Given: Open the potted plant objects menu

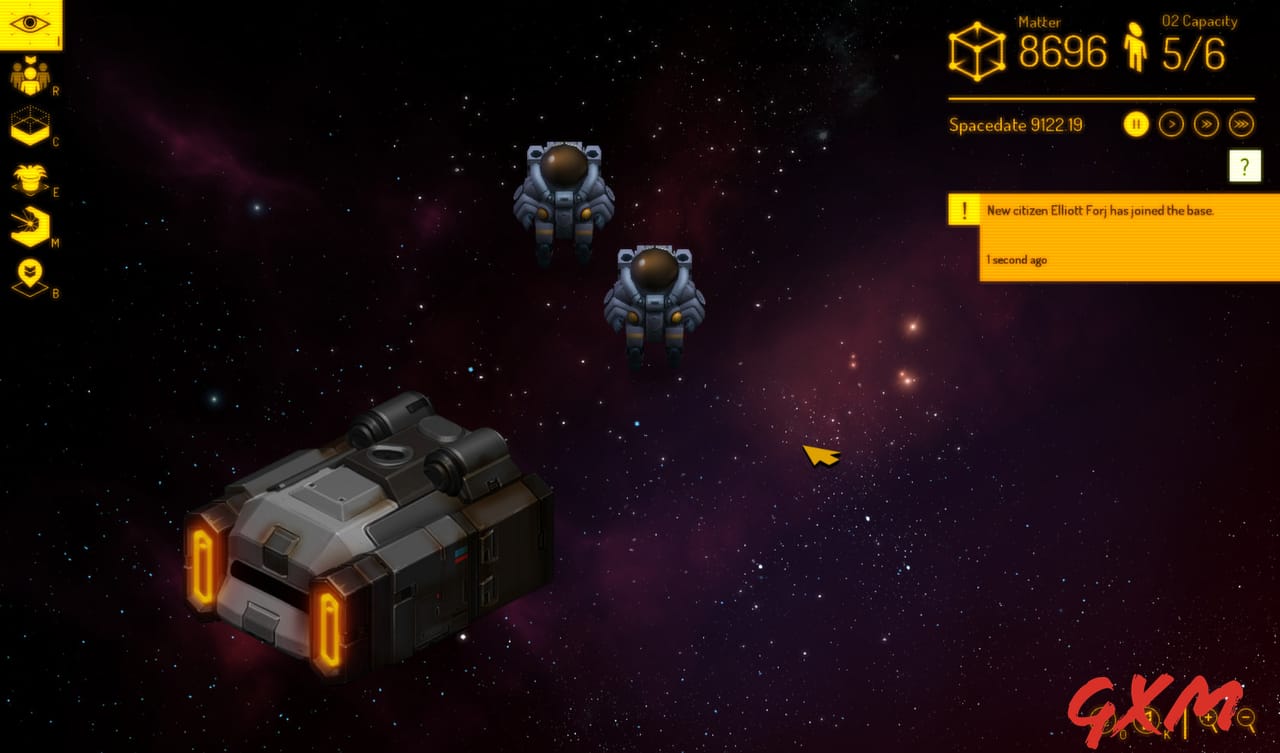Looking at the screenshot, I should point(30,179).
